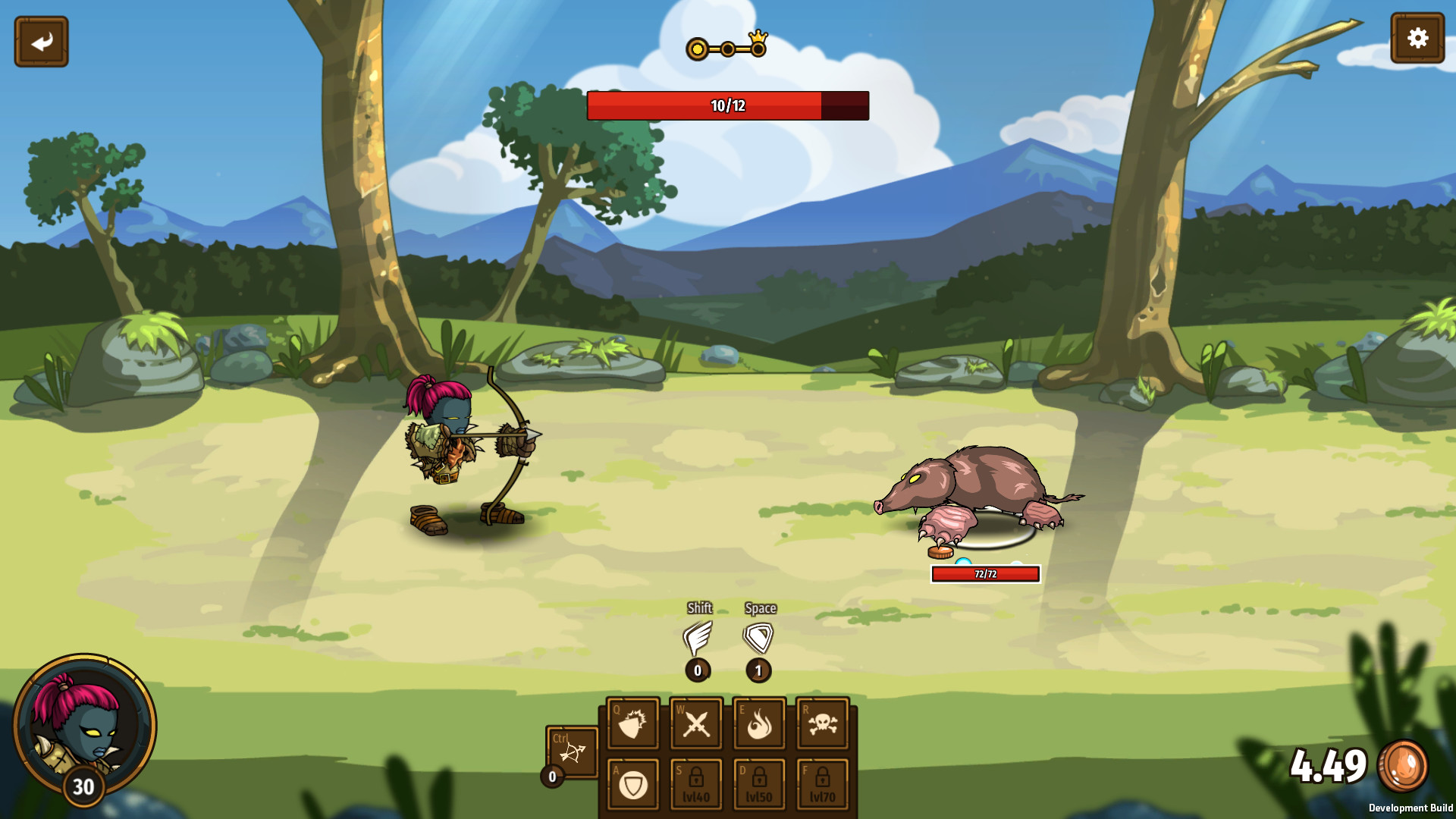The height and width of the screenshot is (819, 1456).
Task: Click the mole's 72/72 health bar
Action: pyautogui.click(x=984, y=574)
